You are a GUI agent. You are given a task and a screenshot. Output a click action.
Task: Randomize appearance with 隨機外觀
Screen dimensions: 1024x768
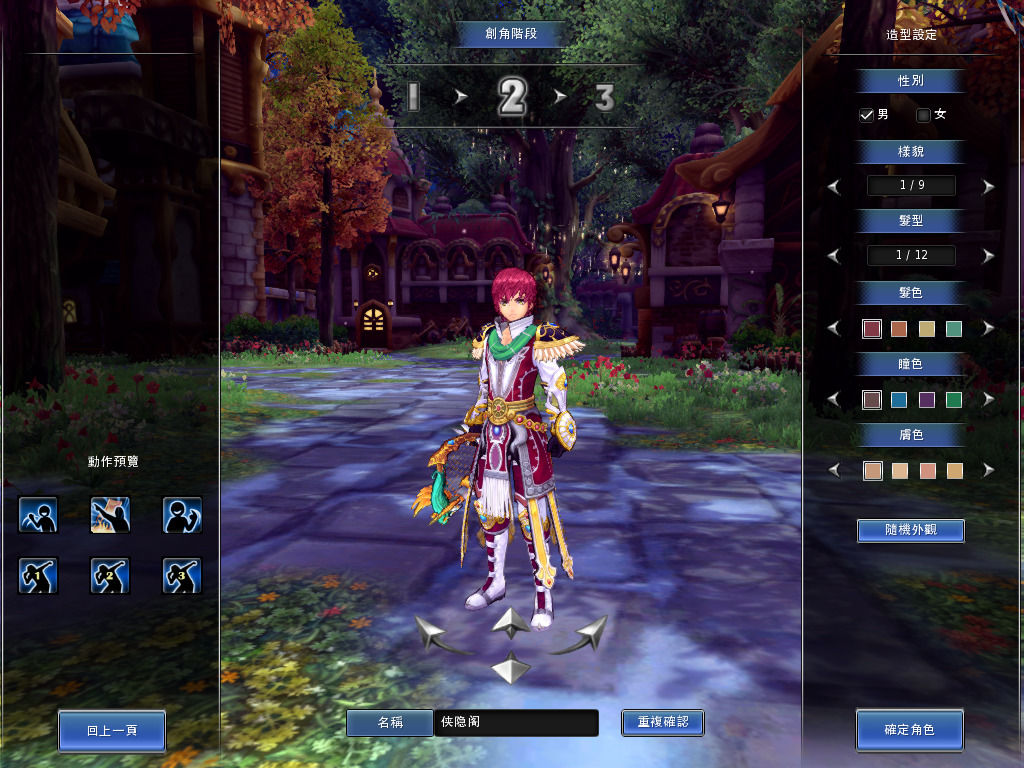coord(910,530)
